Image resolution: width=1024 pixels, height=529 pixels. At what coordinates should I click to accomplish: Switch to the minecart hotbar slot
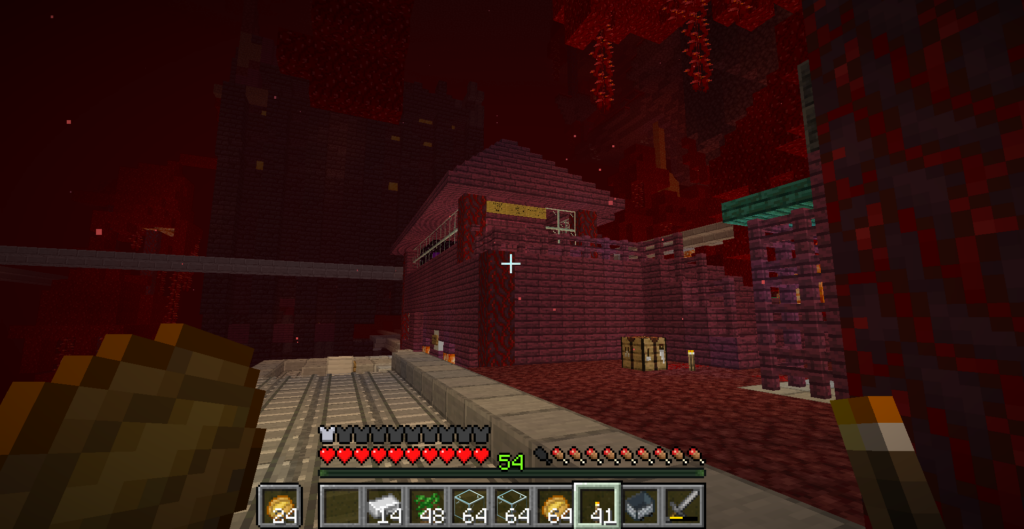[x=640, y=506]
